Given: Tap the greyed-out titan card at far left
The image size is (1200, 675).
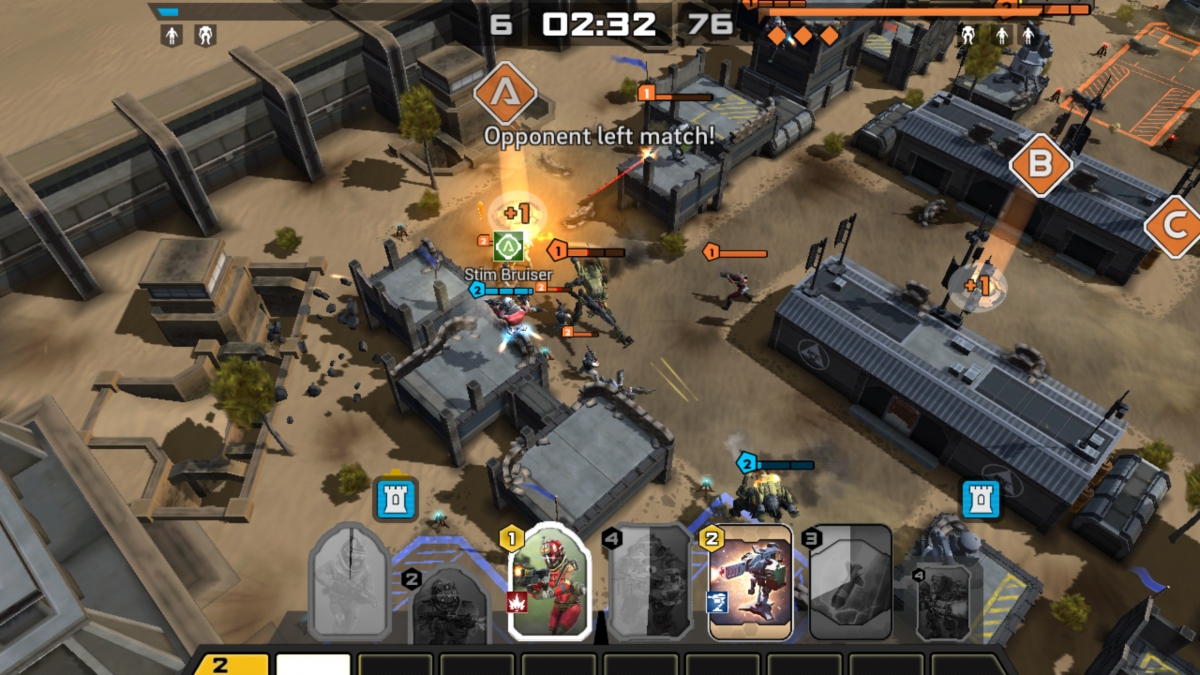Looking at the screenshot, I should (349, 582).
